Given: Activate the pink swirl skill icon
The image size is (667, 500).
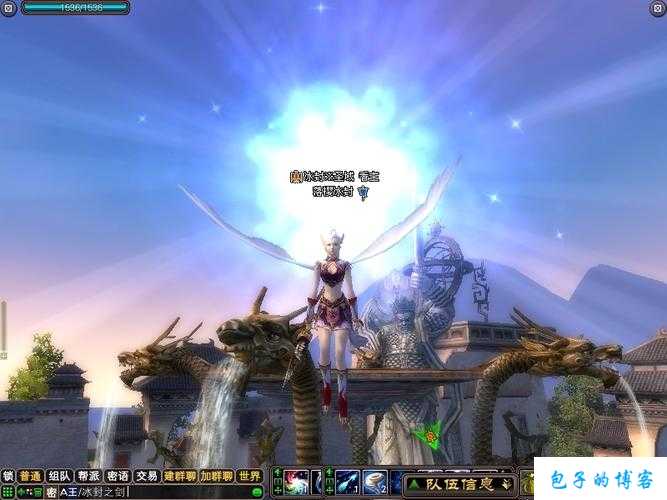Looking at the screenshot, I should coord(297,483).
